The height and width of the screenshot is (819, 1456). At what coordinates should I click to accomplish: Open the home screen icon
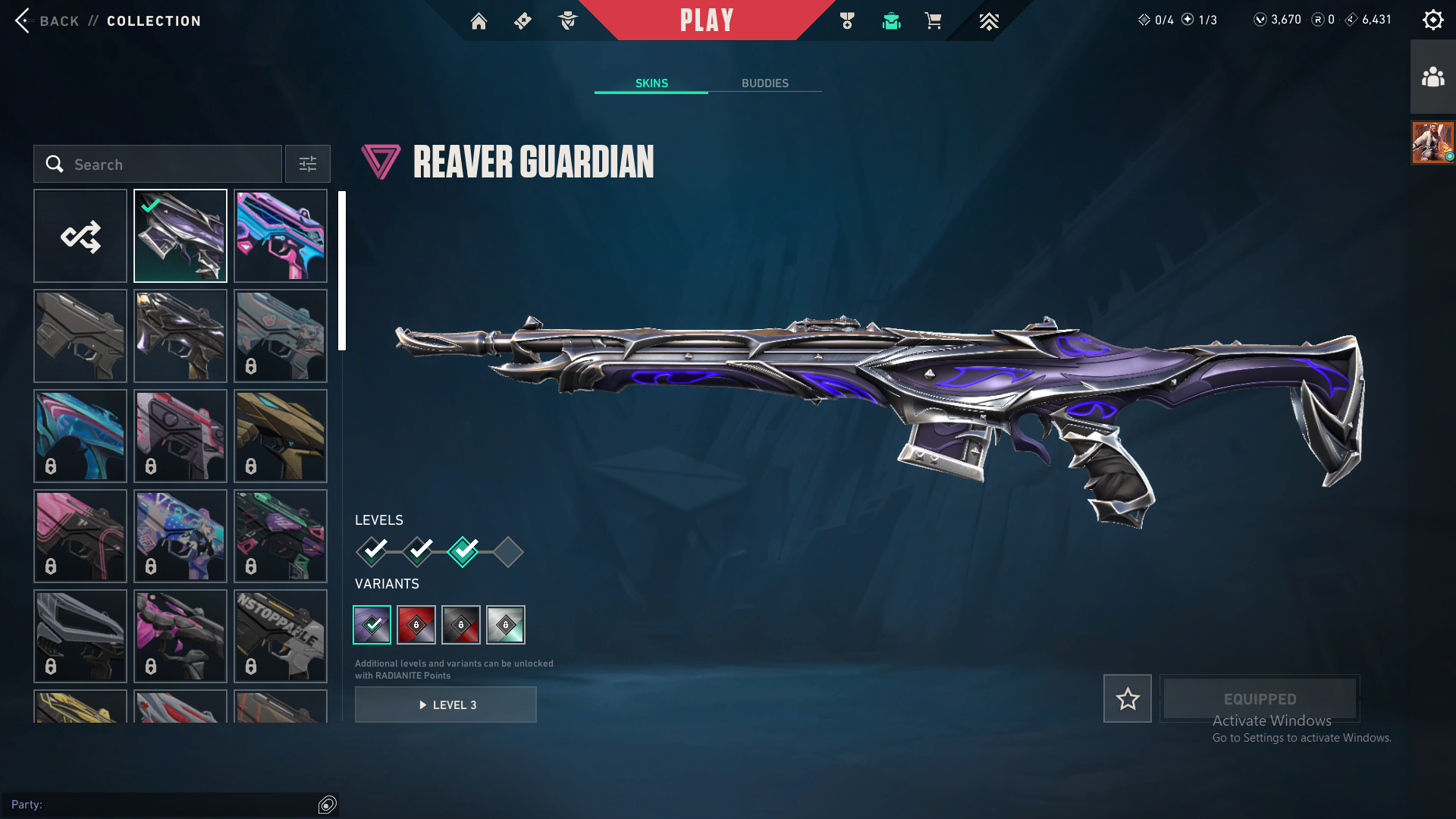(479, 21)
